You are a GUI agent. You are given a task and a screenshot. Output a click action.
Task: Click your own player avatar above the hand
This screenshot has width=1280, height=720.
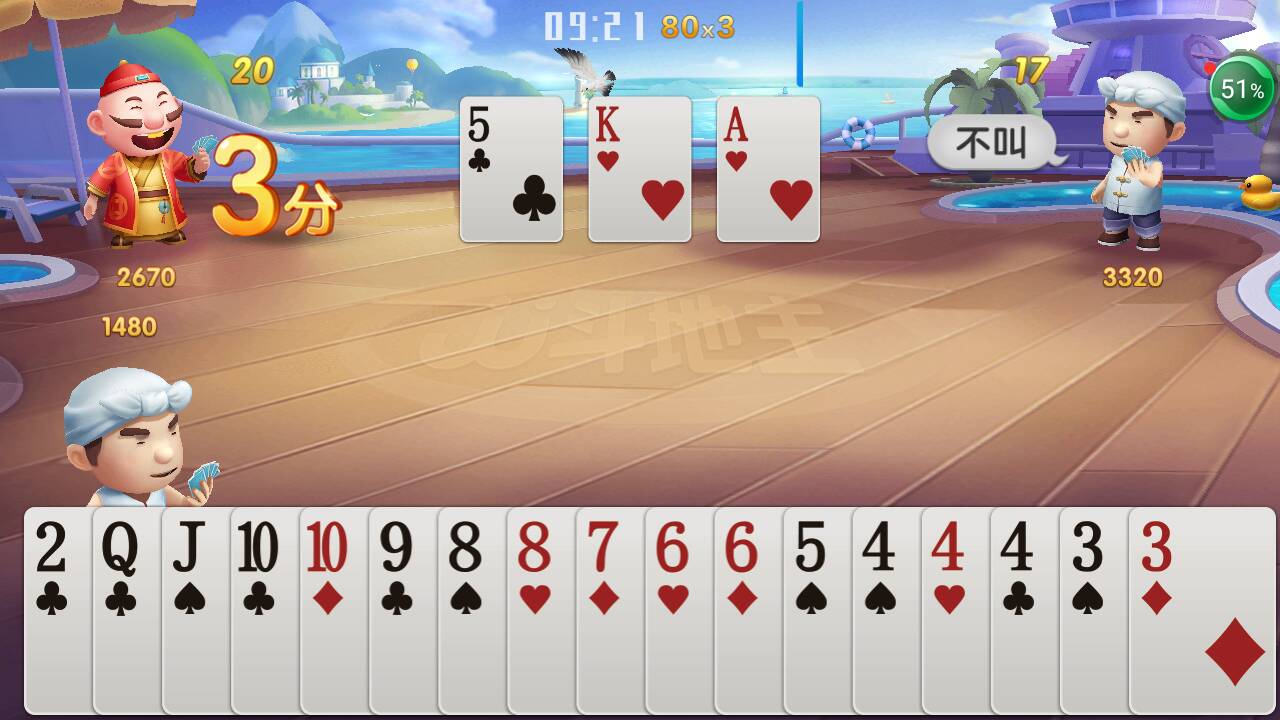(x=130, y=450)
